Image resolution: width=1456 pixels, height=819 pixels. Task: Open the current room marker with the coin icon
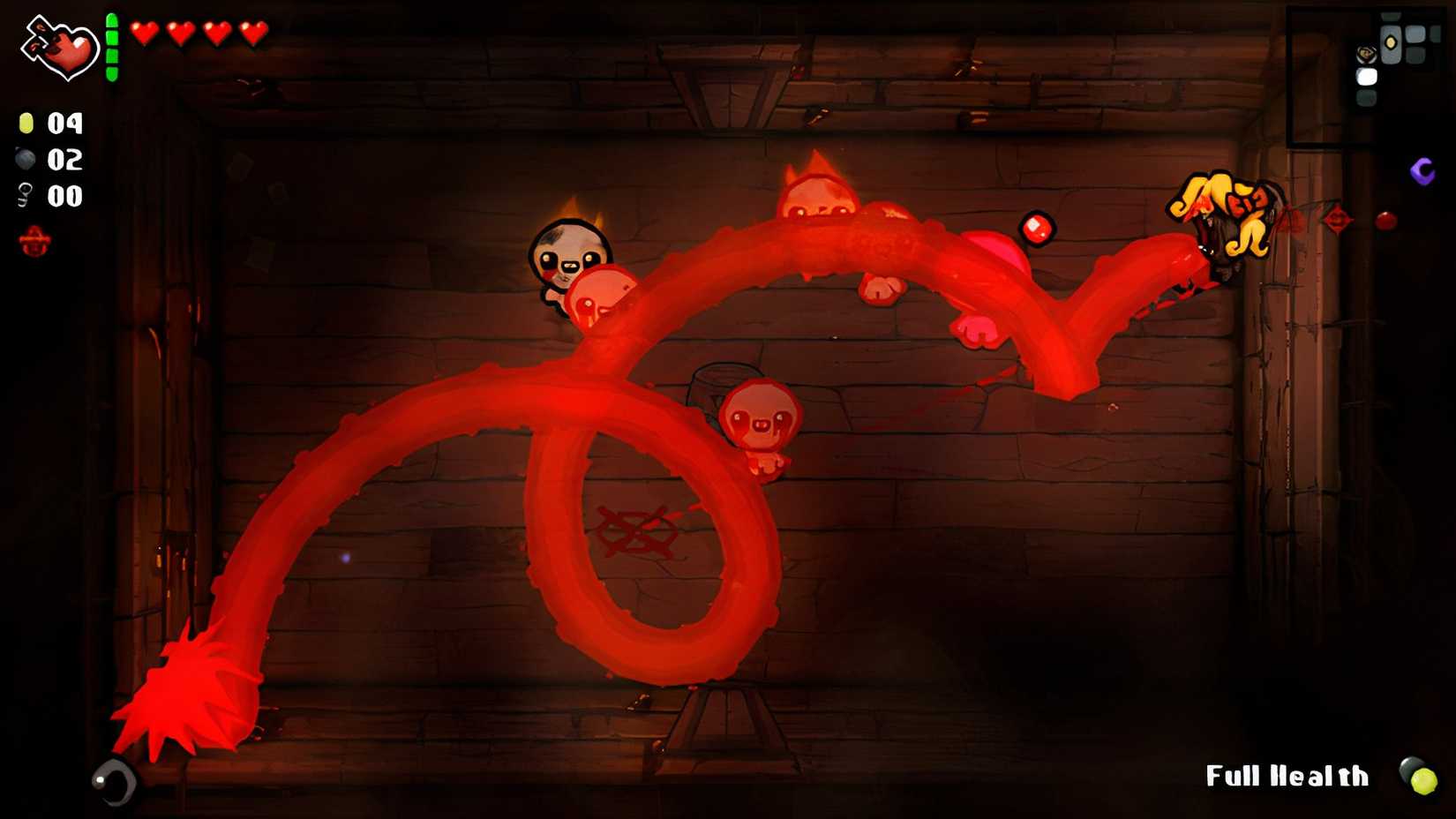[x=1391, y=44]
